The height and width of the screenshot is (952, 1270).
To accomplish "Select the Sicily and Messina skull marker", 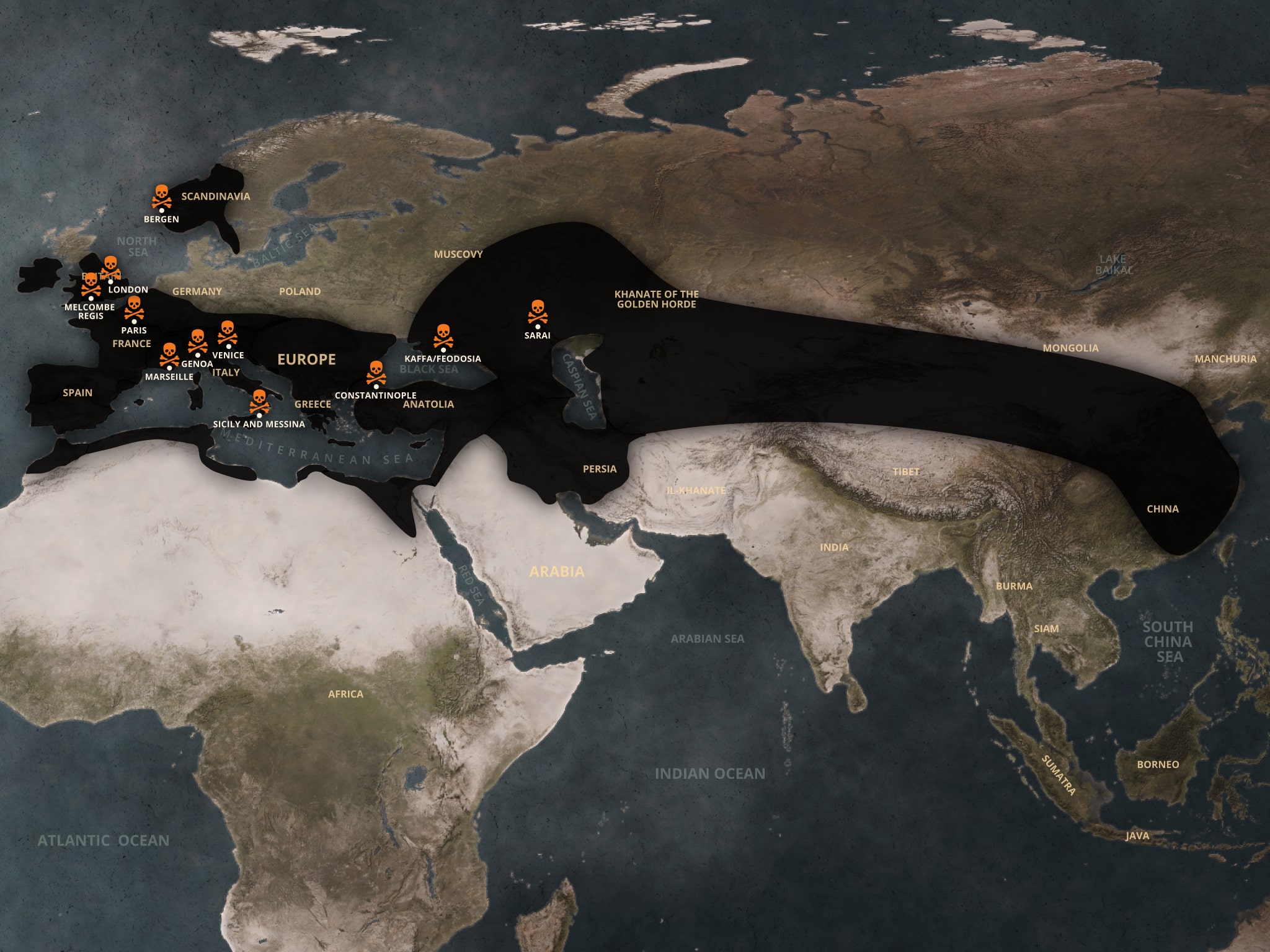I will (x=259, y=402).
